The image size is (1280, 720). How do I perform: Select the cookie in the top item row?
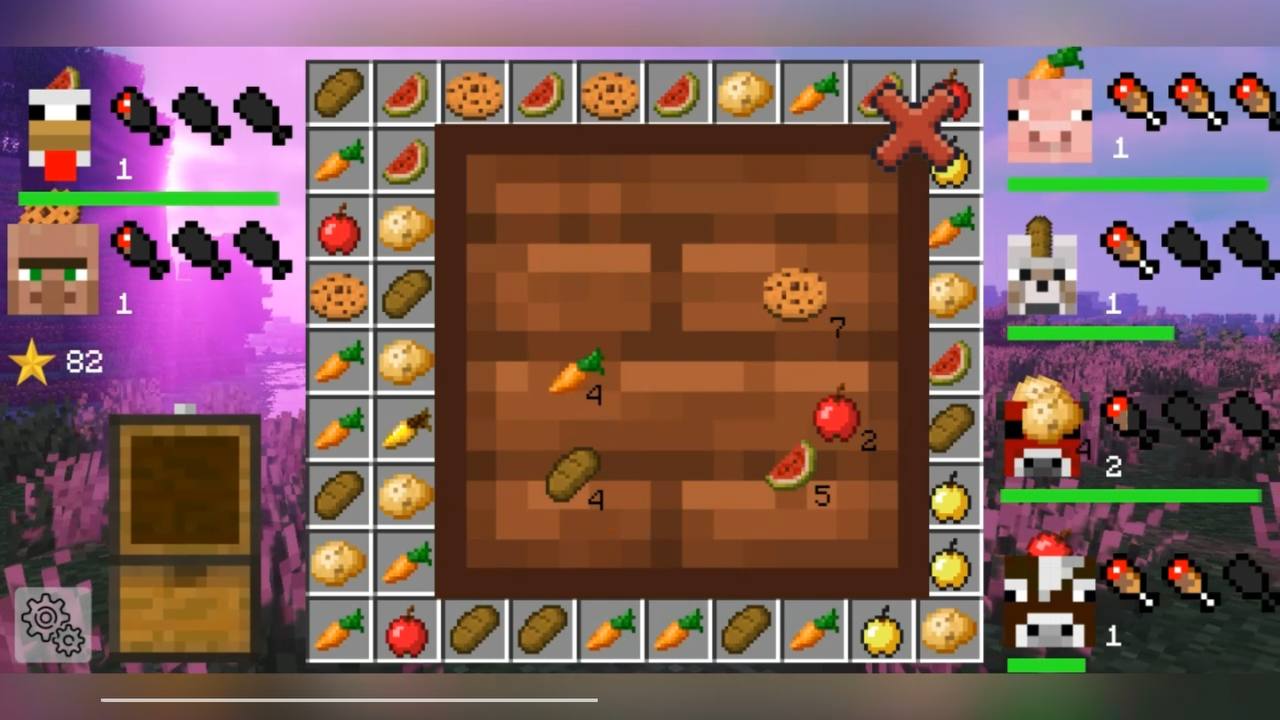point(475,93)
